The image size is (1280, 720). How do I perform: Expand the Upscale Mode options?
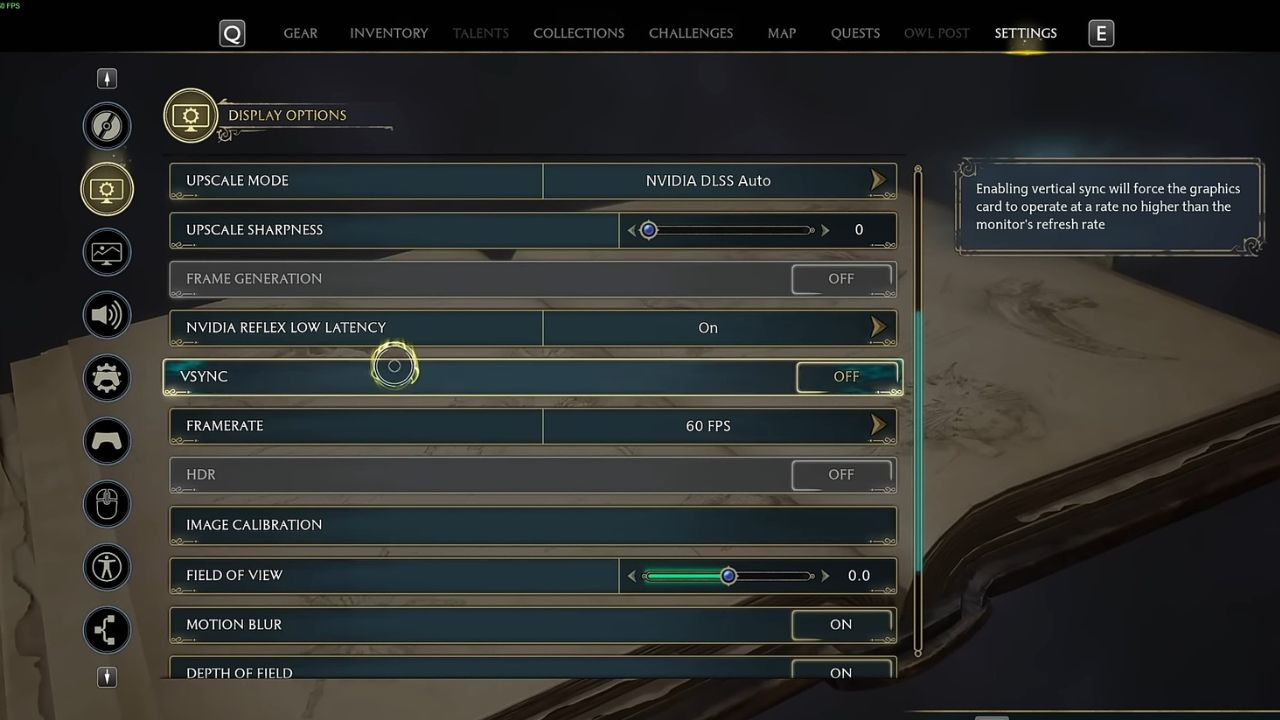pyautogui.click(x=878, y=180)
